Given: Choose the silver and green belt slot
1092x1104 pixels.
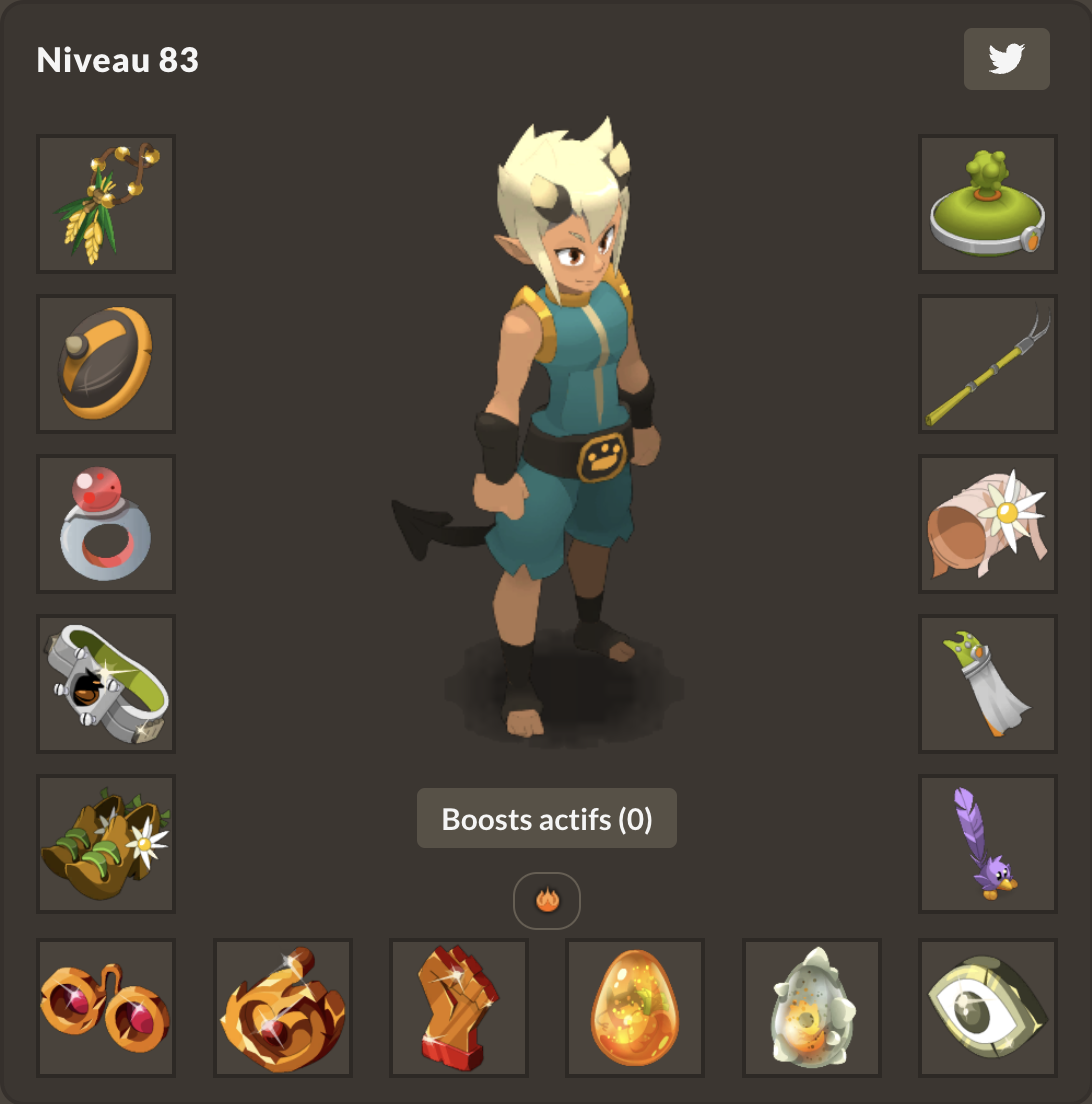Looking at the screenshot, I should click(106, 684).
